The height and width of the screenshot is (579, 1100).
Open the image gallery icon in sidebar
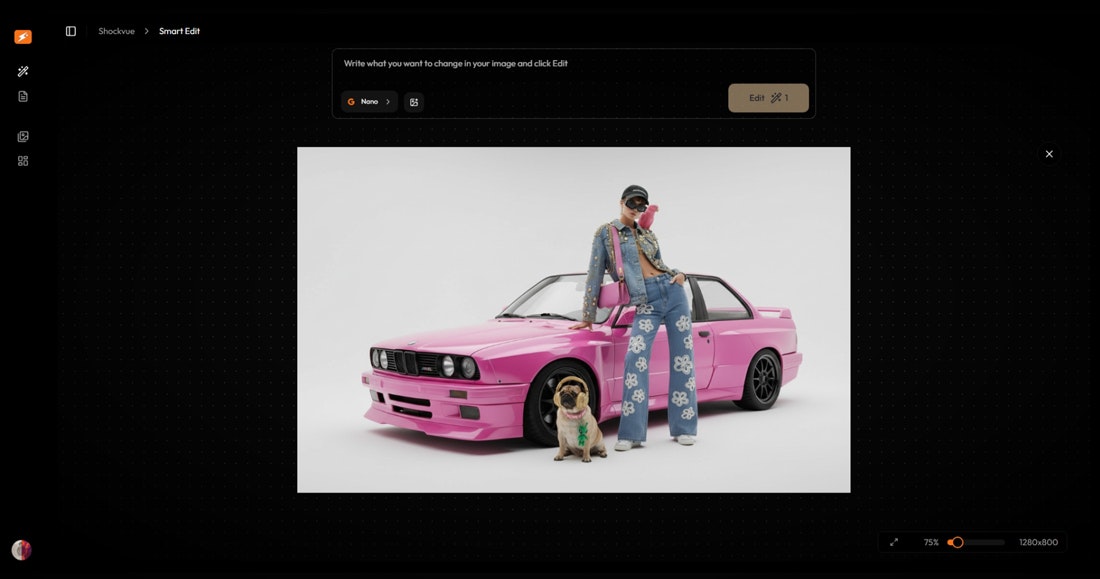click(x=23, y=136)
